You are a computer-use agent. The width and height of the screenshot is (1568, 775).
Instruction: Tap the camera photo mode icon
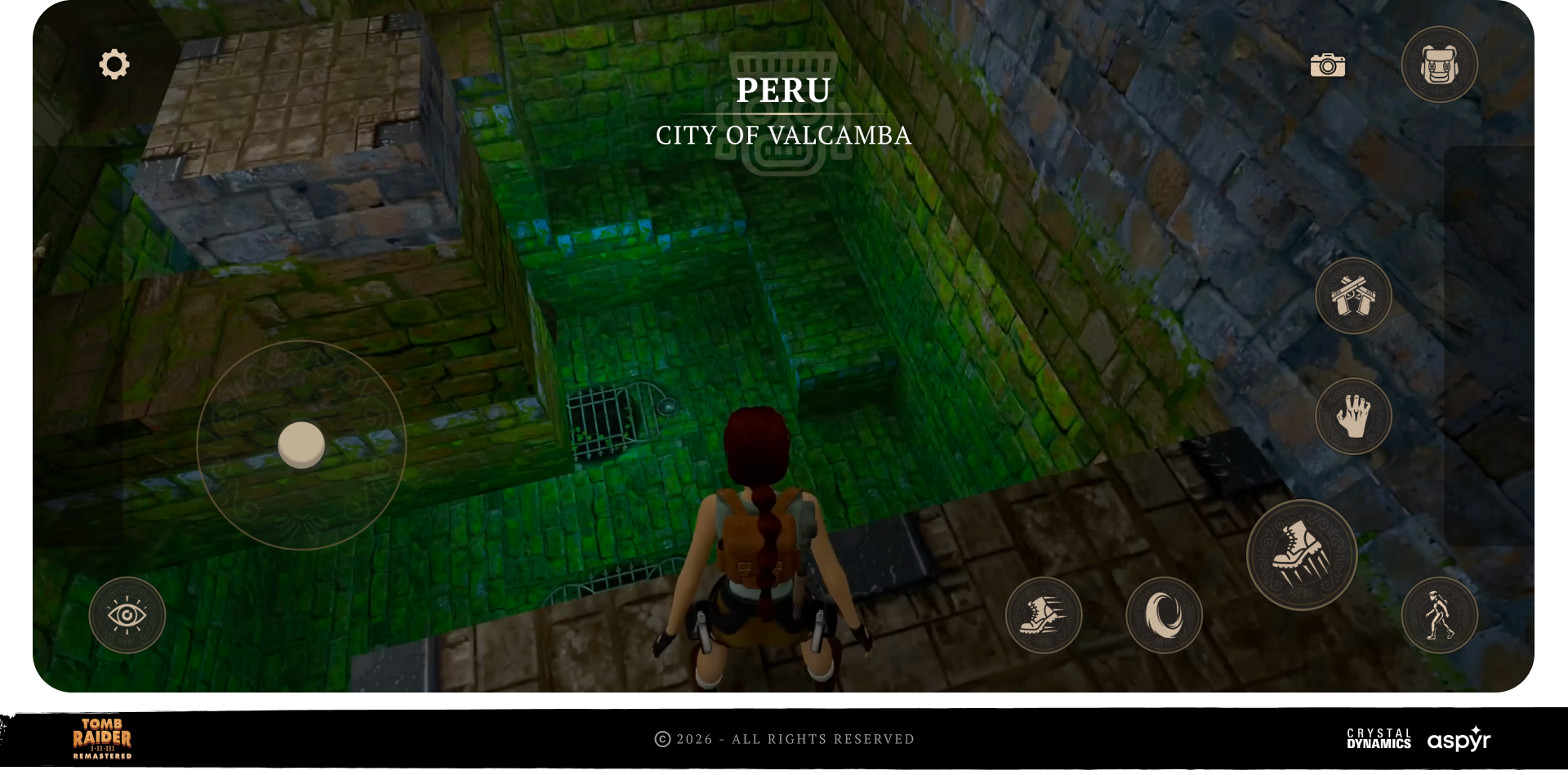click(1327, 65)
